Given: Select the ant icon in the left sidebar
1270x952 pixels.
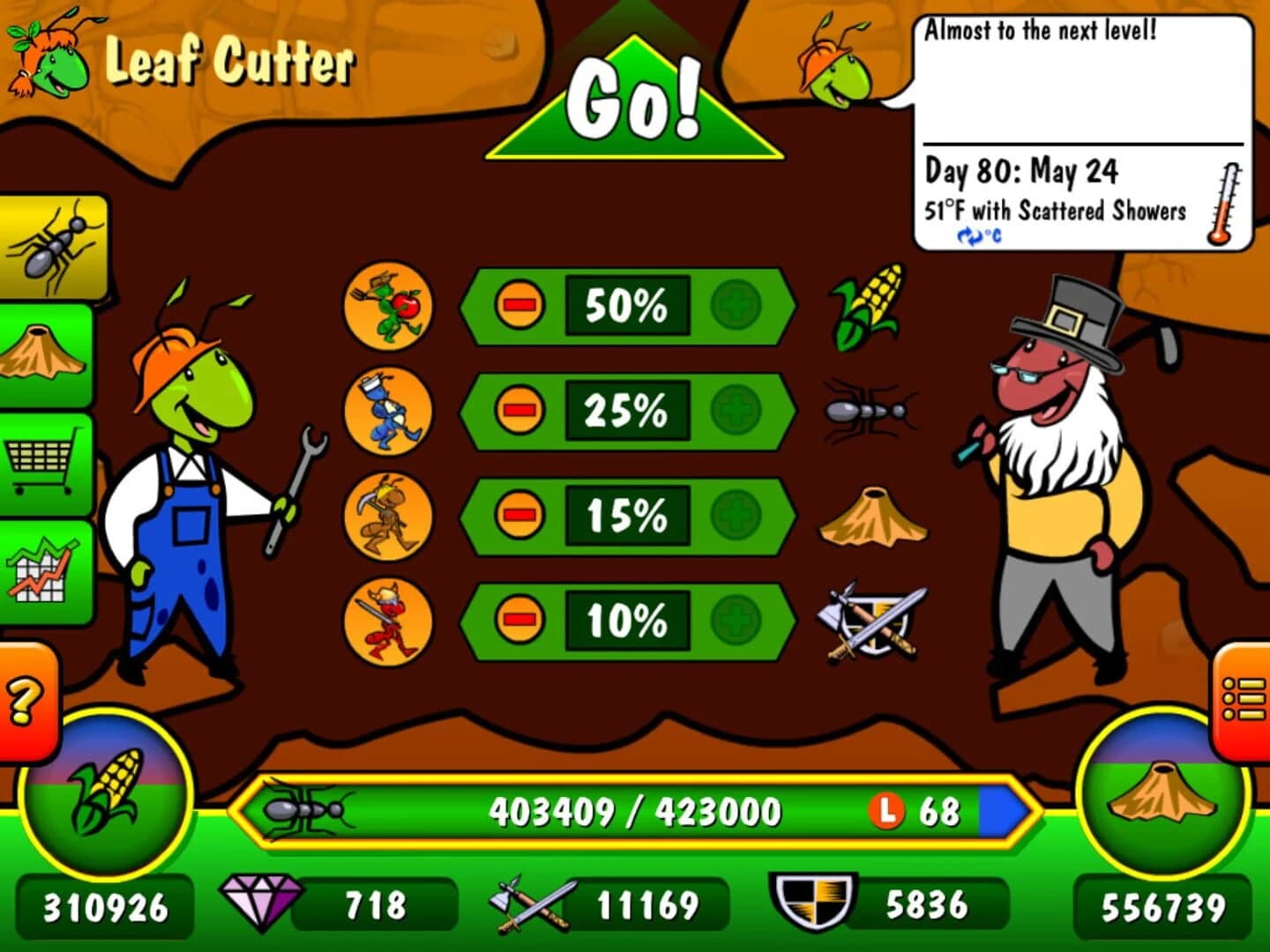Looking at the screenshot, I should tap(50, 244).
